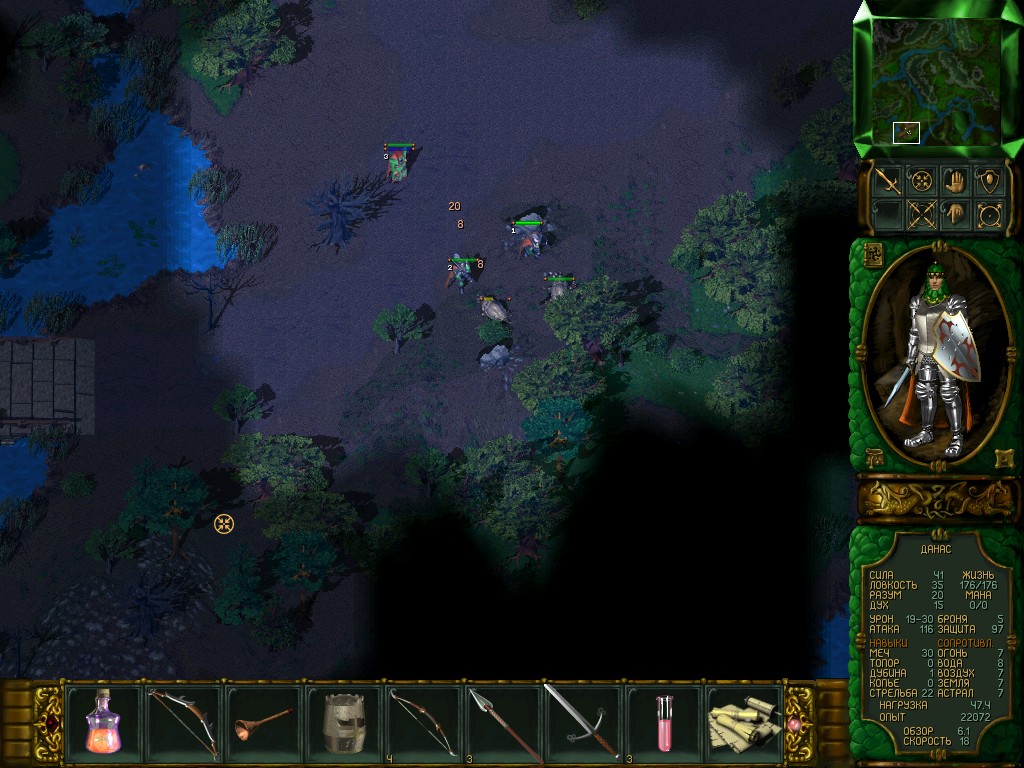Choose the spear in the hotbar

(x=503, y=720)
